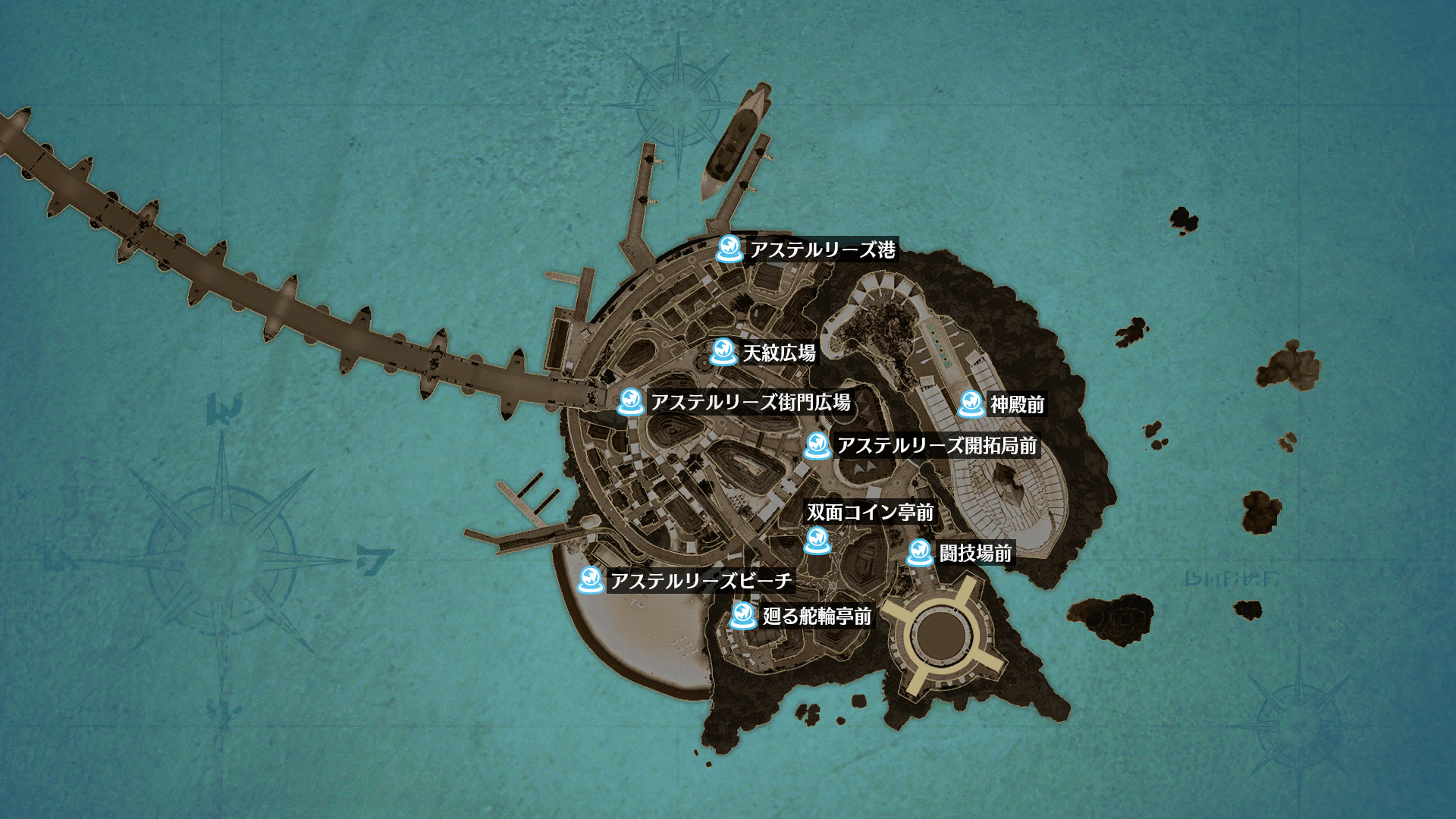This screenshot has width=1456, height=819.
Task: Choose the 双面コイン亭前 map marker
Action: click(x=817, y=541)
